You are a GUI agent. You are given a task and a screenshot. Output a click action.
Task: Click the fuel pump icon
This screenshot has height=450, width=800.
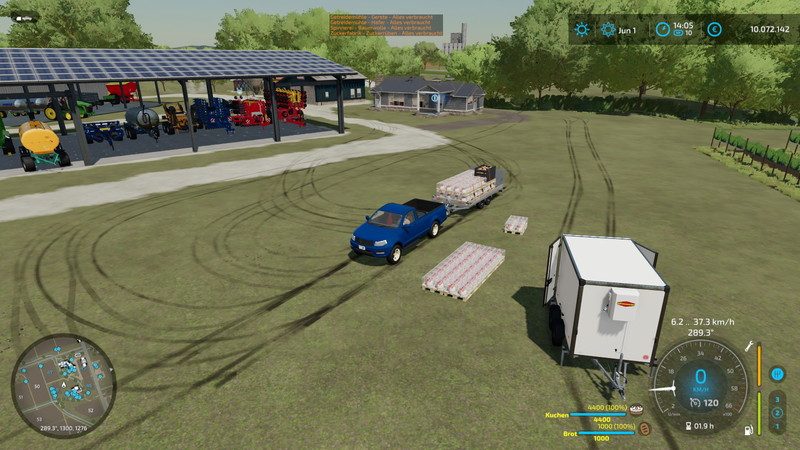point(749,431)
